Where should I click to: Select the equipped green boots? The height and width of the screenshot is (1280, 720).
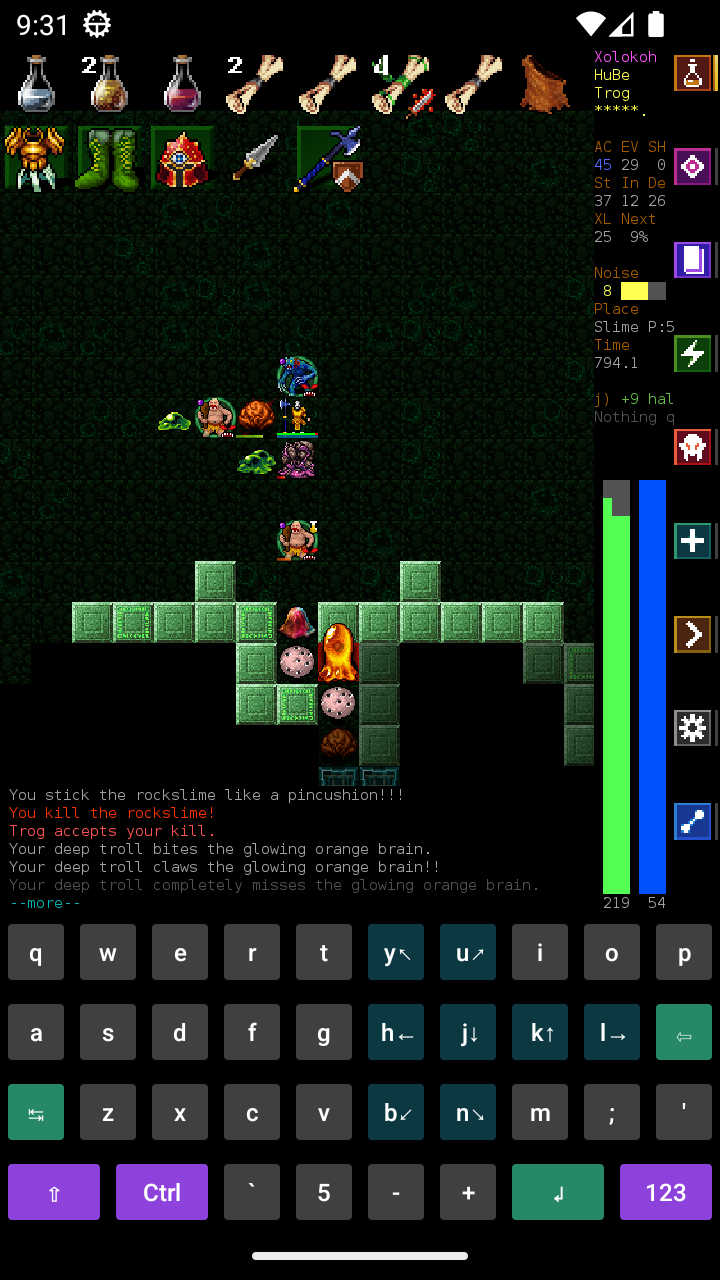point(109,157)
